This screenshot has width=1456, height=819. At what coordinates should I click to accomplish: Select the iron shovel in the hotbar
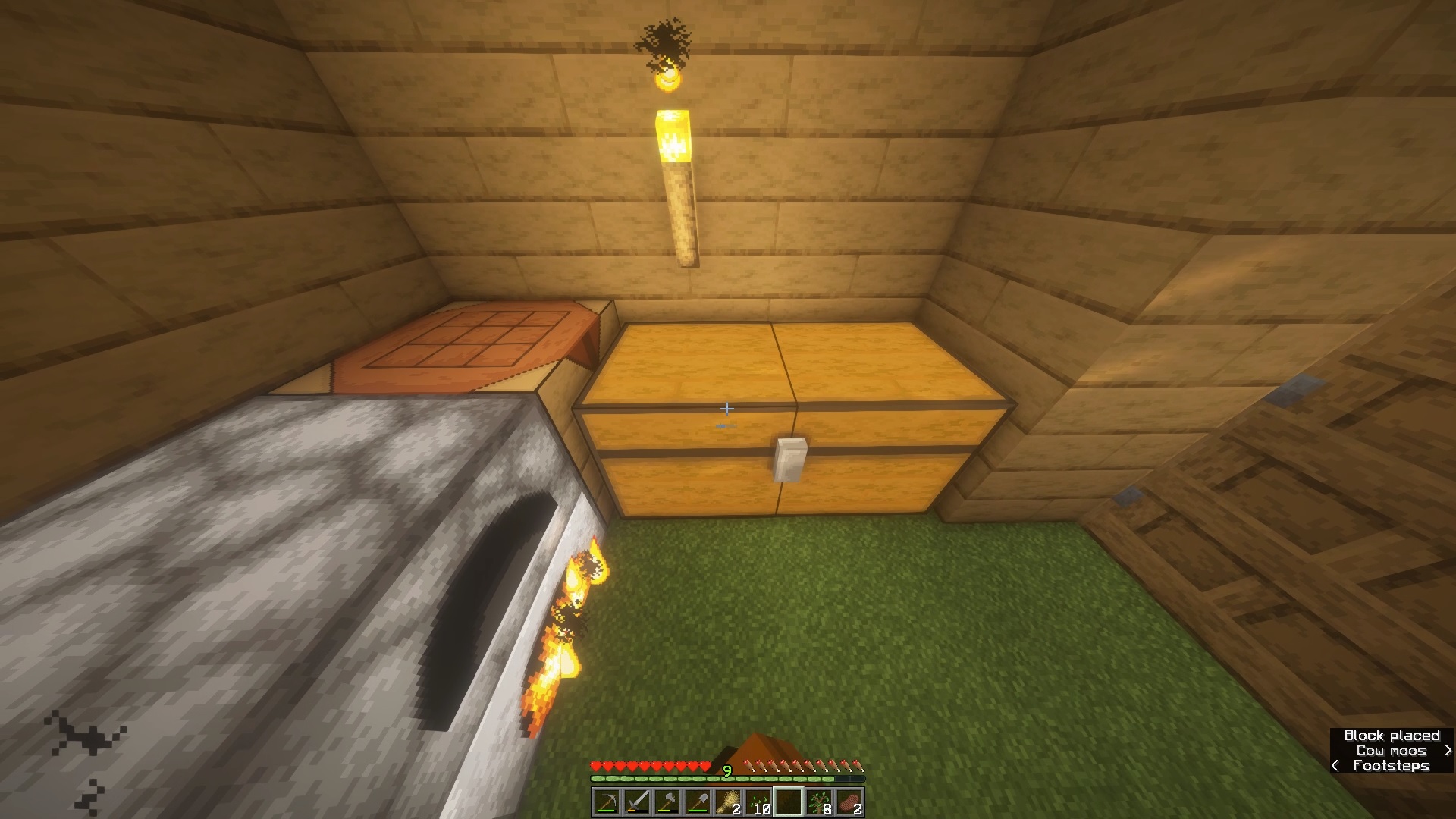(697, 802)
